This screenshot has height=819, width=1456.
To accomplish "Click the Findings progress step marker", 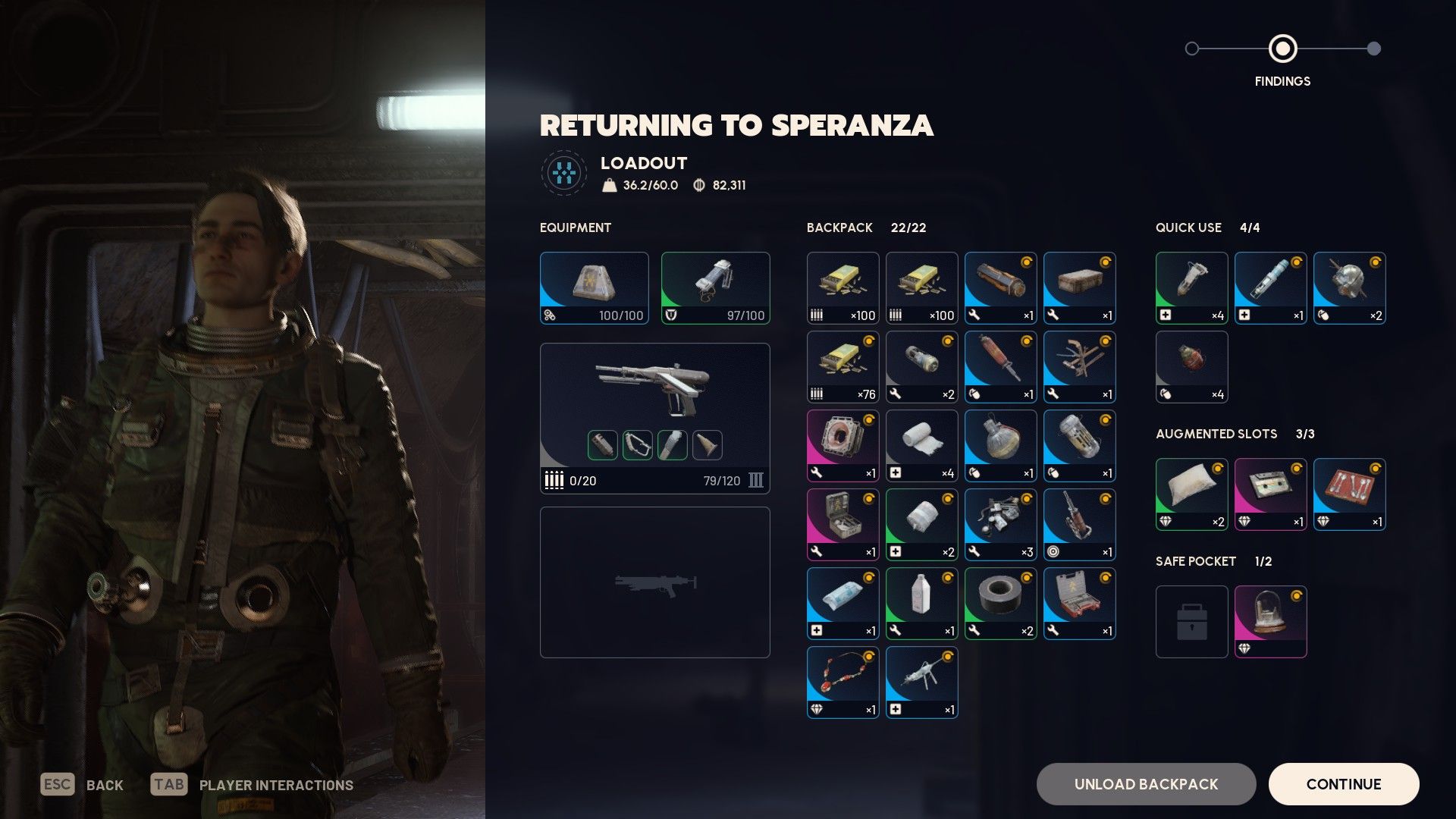I will 1282,49.
